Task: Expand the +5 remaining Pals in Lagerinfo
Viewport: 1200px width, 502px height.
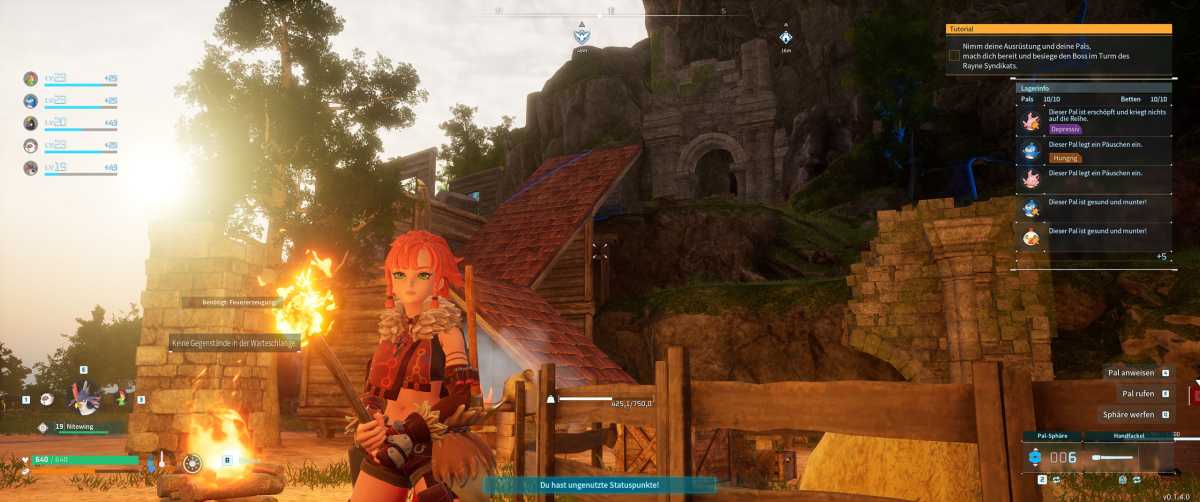Action: click(x=1161, y=257)
